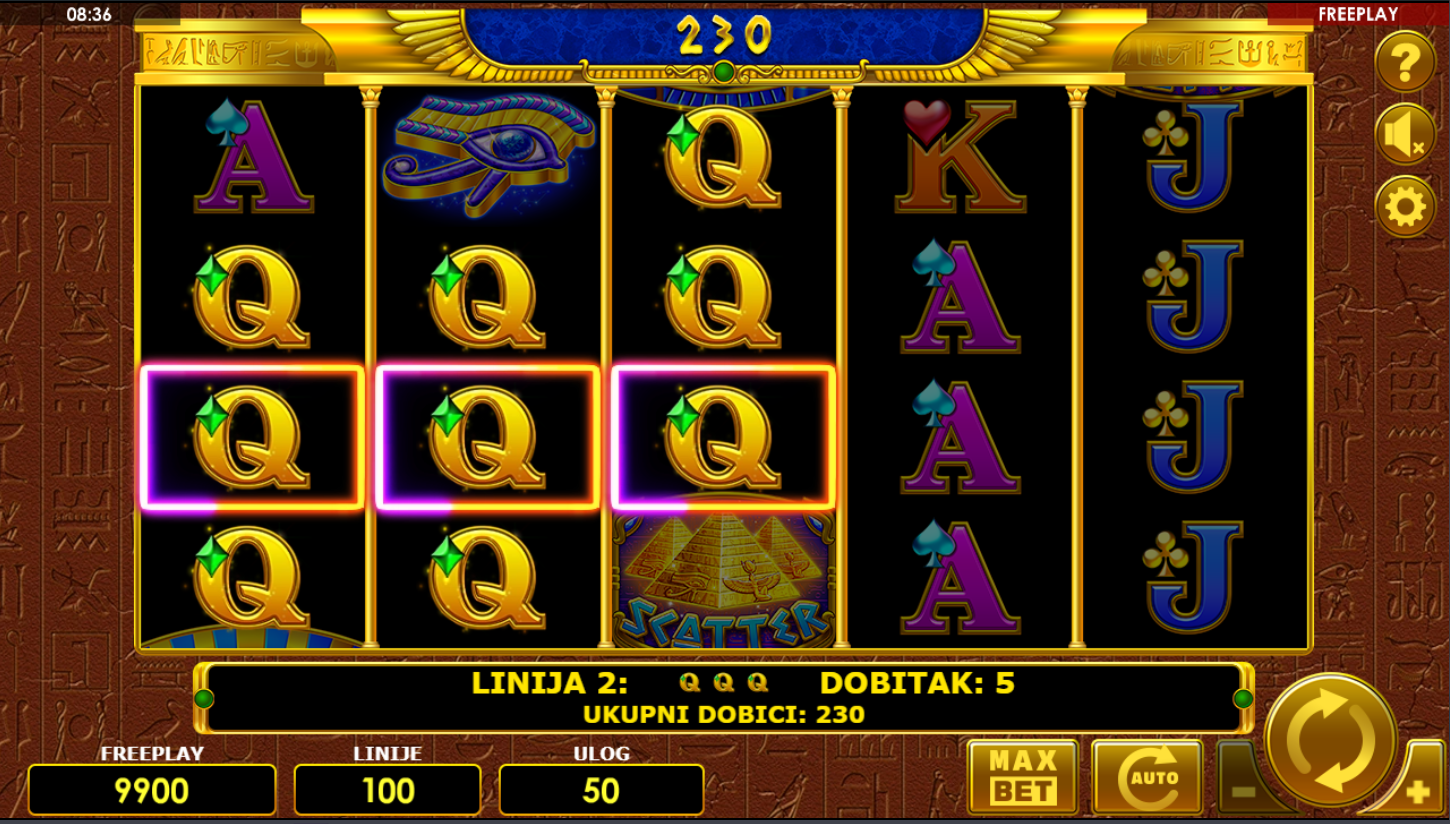Select the ULOG bet field showing 50
Screen dimensions: 1450x824
(601, 790)
